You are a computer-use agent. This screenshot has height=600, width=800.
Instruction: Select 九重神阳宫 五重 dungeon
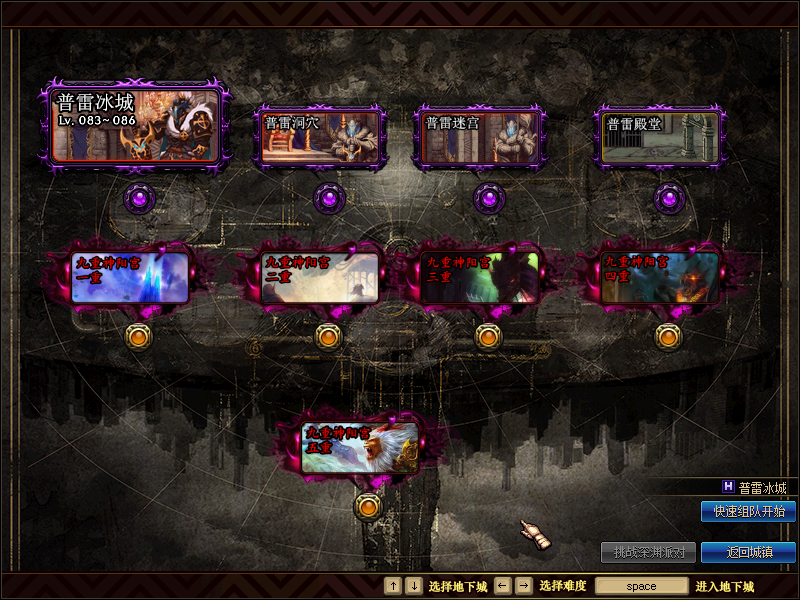coord(360,447)
